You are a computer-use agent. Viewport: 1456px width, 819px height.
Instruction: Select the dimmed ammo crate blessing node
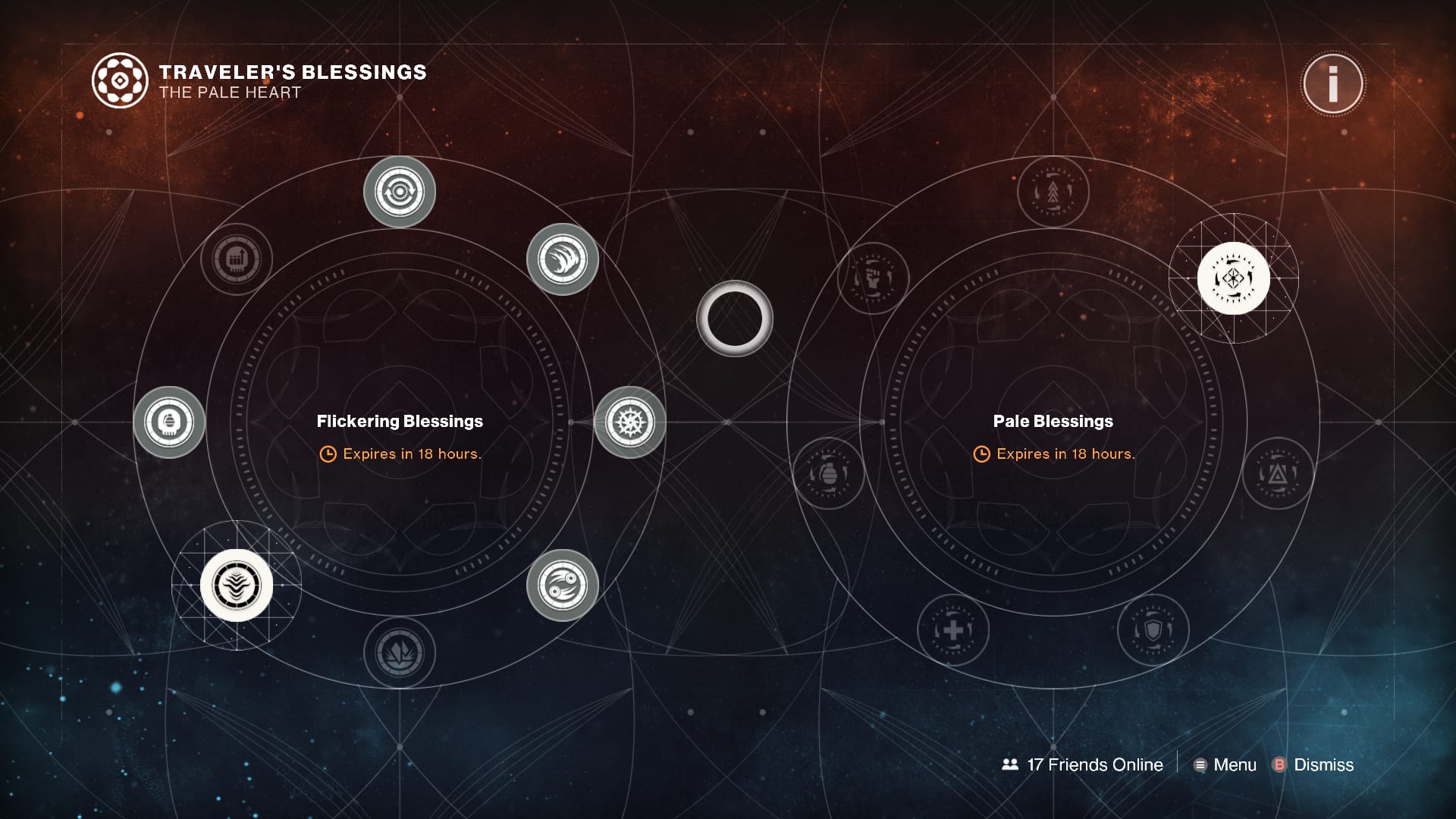tap(237, 259)
